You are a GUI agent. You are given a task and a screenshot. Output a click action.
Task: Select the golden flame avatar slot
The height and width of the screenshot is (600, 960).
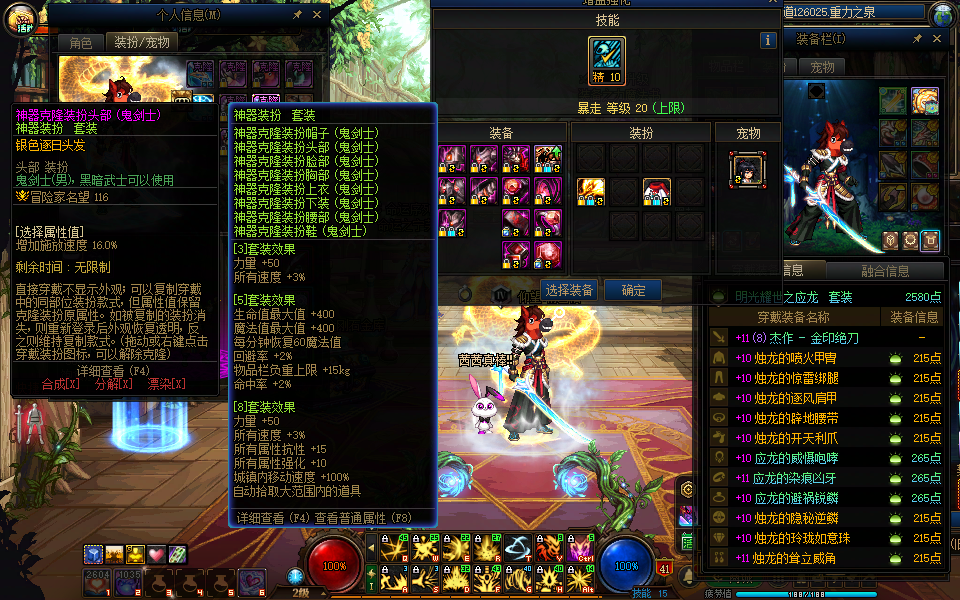[591, 191]
